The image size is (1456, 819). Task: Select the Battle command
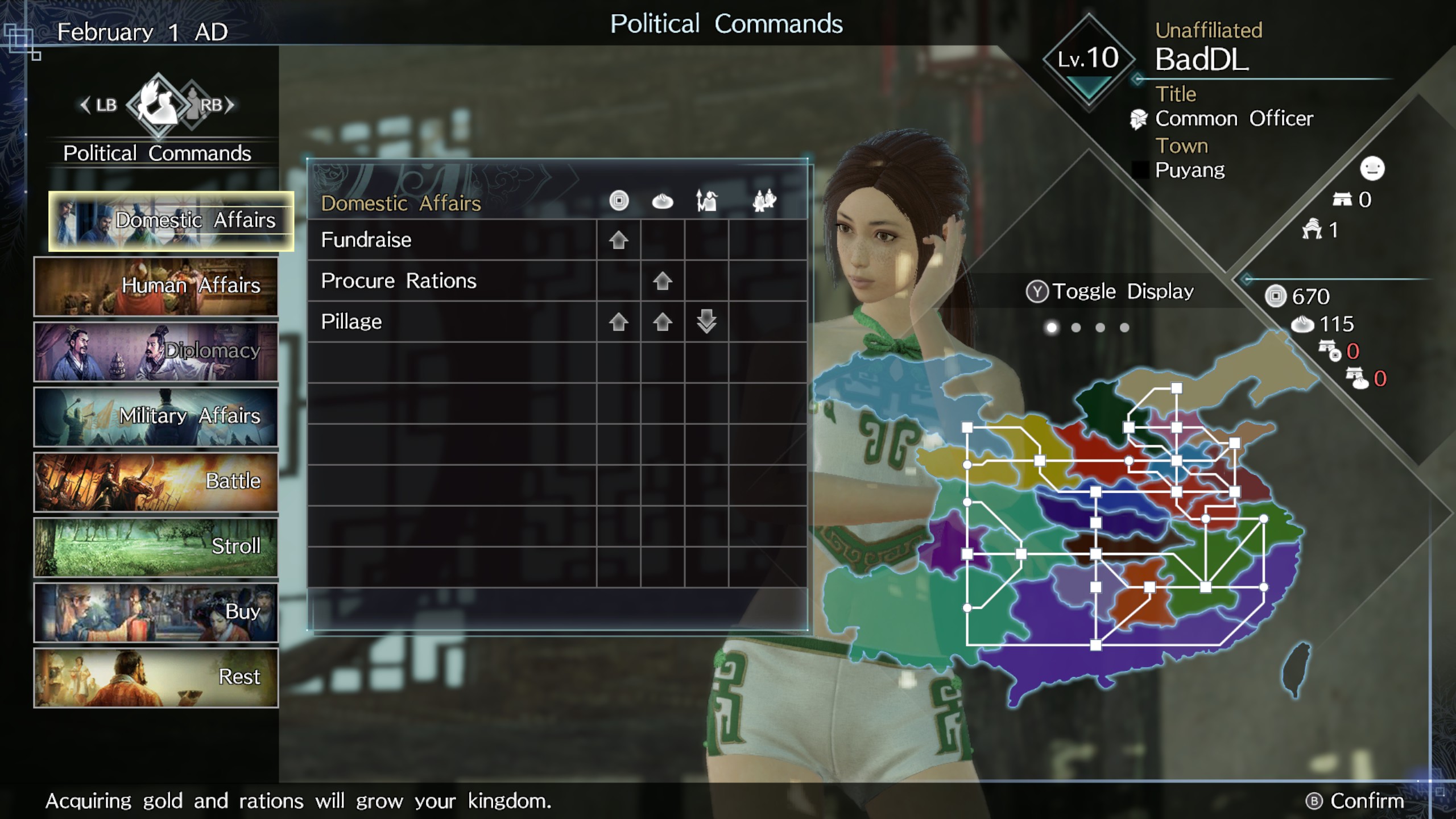tap(156, 482)
